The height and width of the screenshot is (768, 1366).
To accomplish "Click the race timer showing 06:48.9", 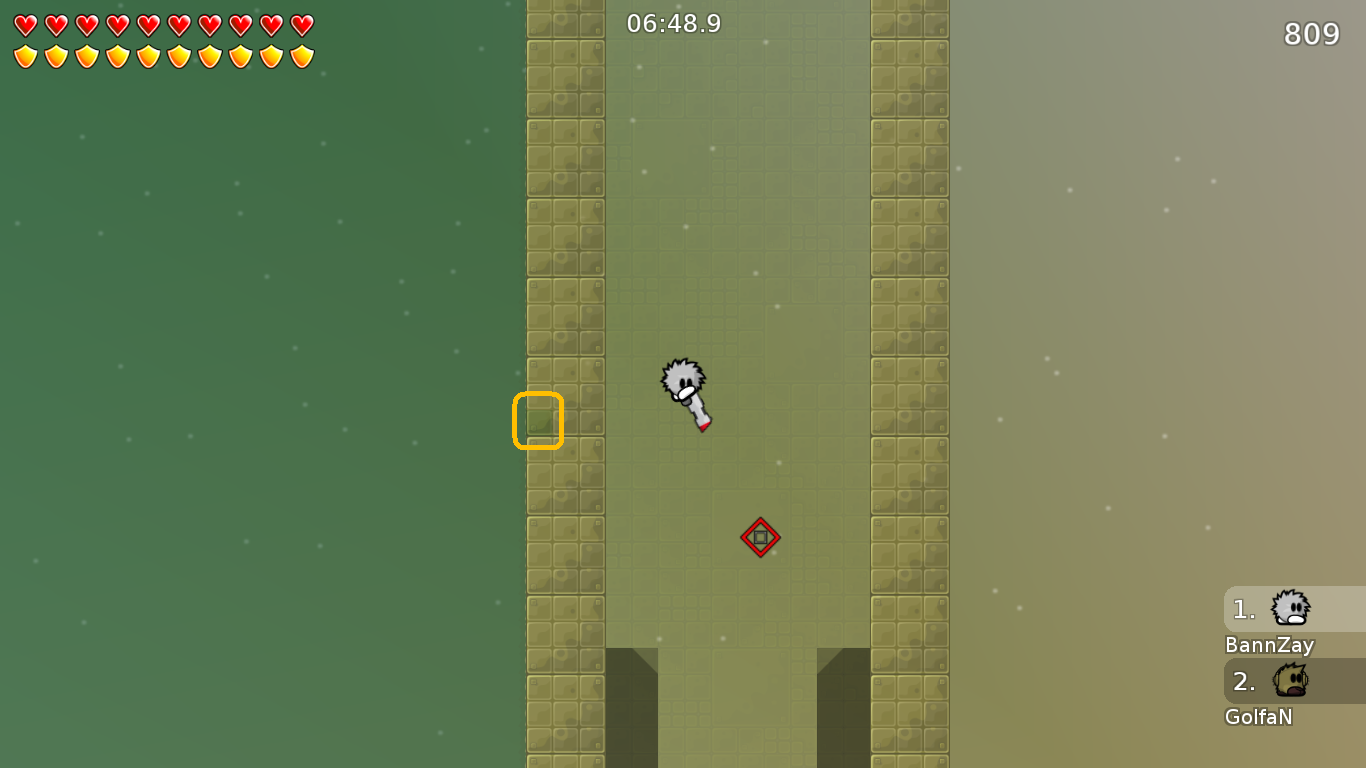I will [671, 23].
